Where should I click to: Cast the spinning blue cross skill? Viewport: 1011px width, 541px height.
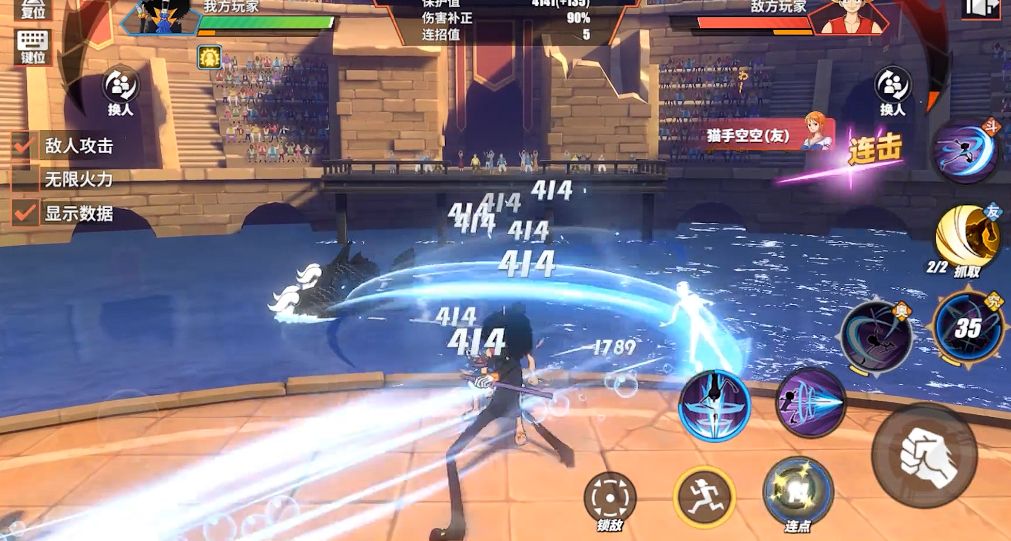[x=714, y=406]
